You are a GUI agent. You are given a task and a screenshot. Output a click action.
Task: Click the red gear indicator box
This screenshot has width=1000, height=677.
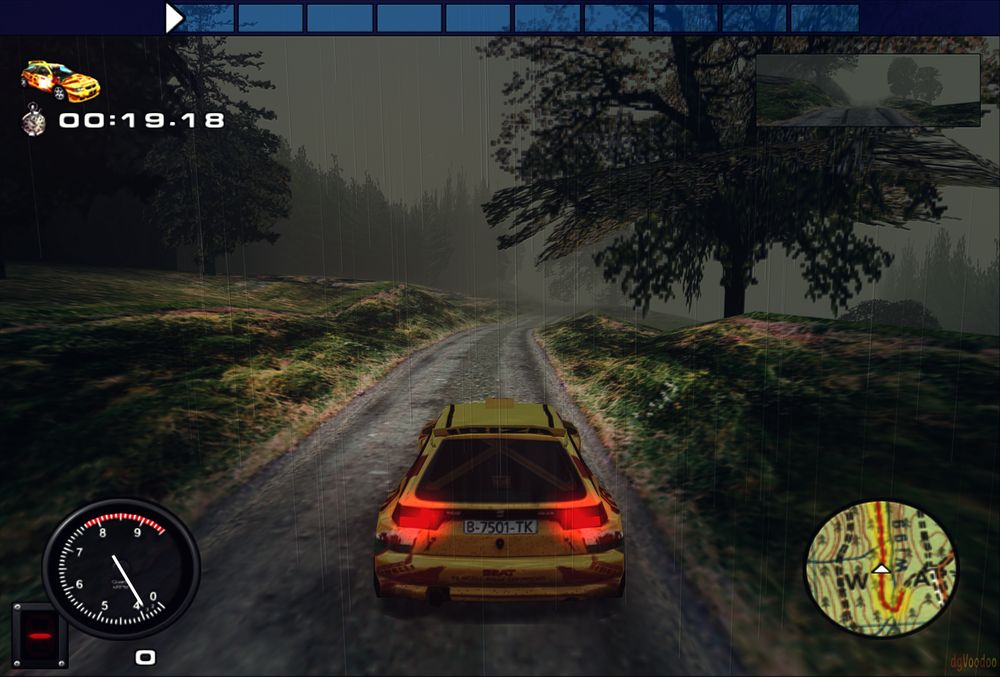click(40, 635)
